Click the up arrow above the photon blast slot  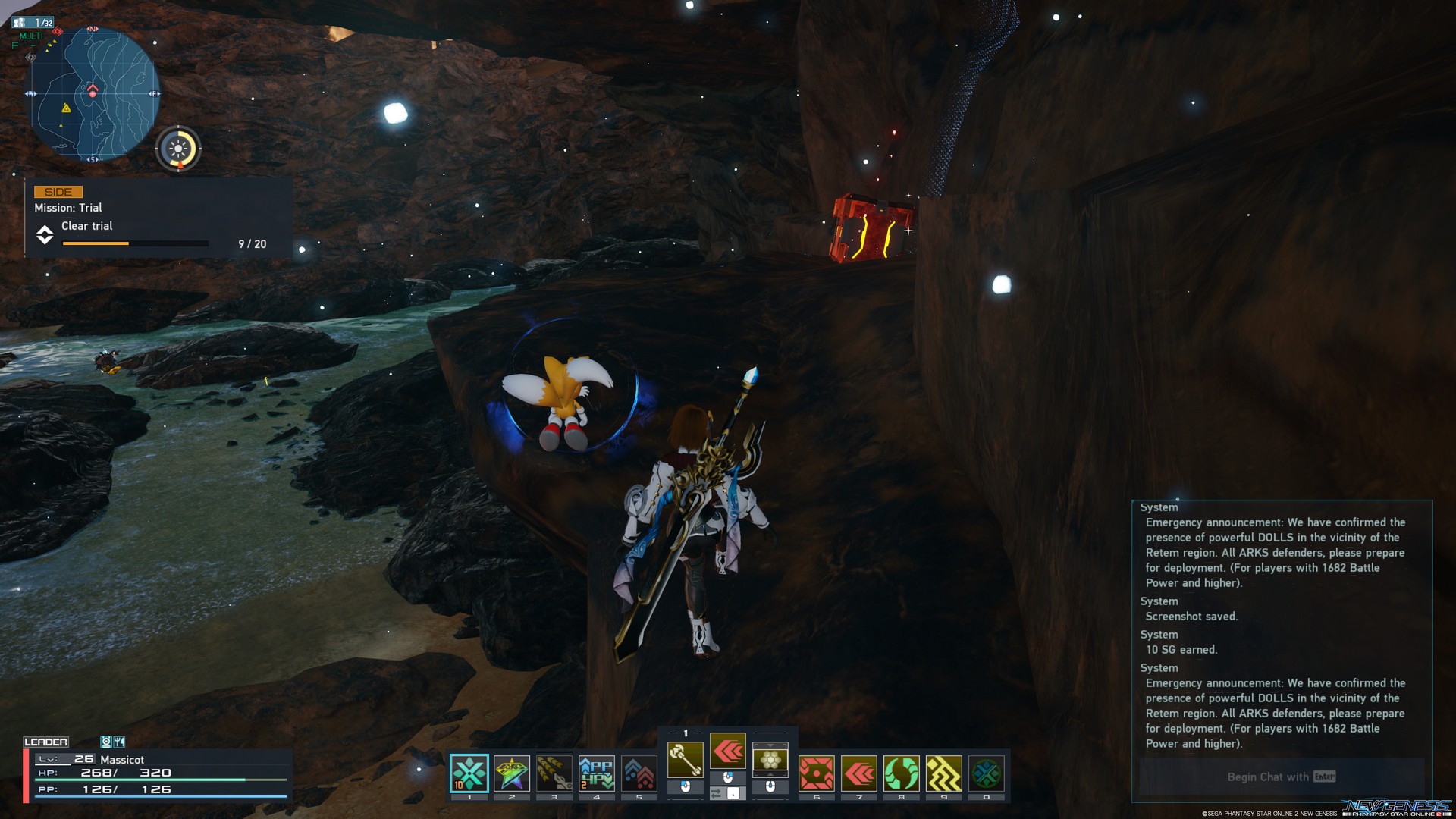click(769, 747)
